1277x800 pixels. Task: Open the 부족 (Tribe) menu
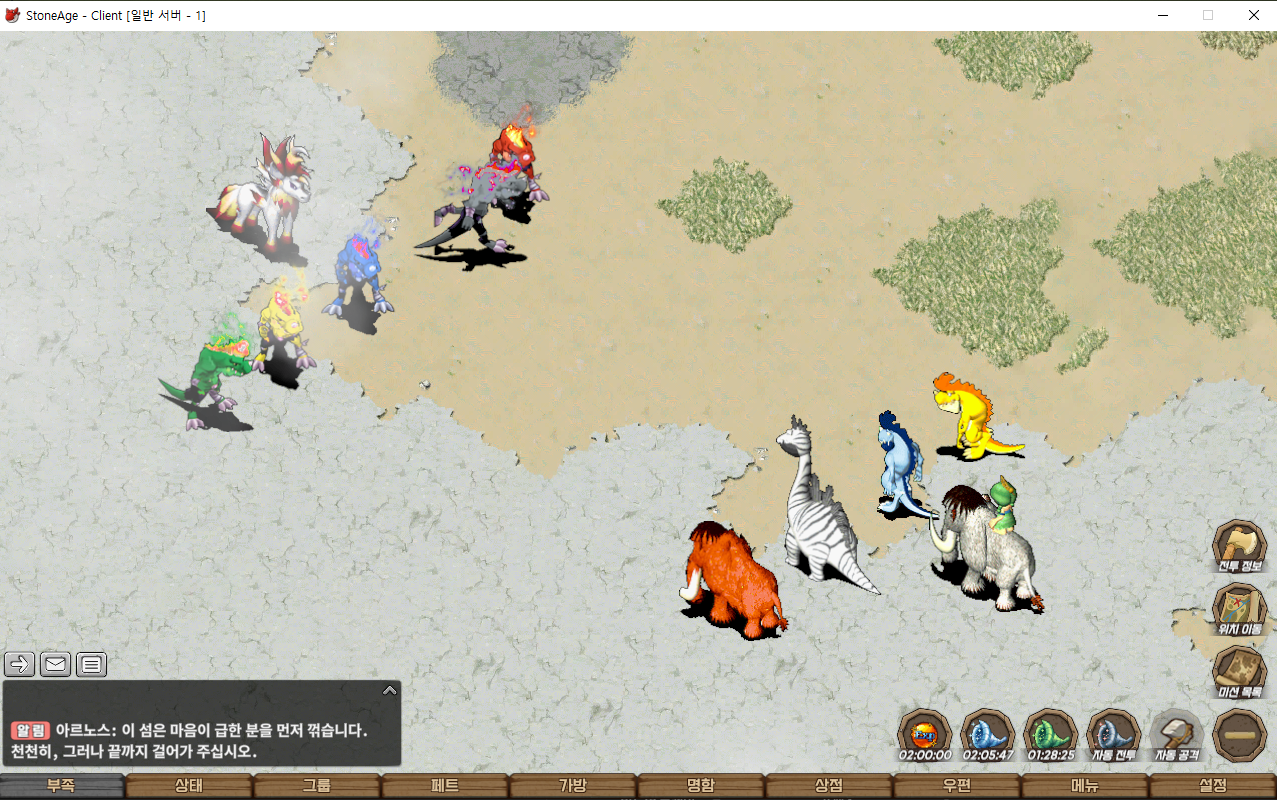(62, 786)
